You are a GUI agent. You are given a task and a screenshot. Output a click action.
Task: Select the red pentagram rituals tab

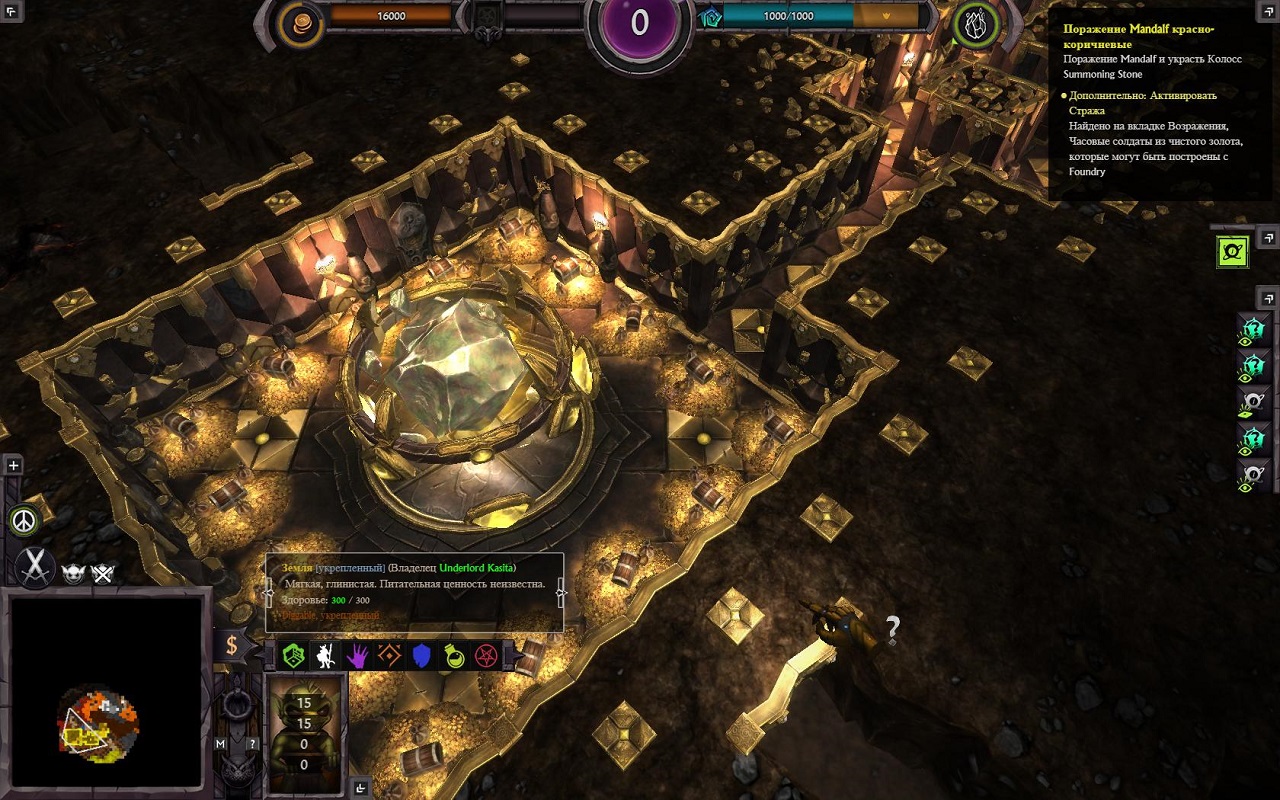(x=486, y=656)
